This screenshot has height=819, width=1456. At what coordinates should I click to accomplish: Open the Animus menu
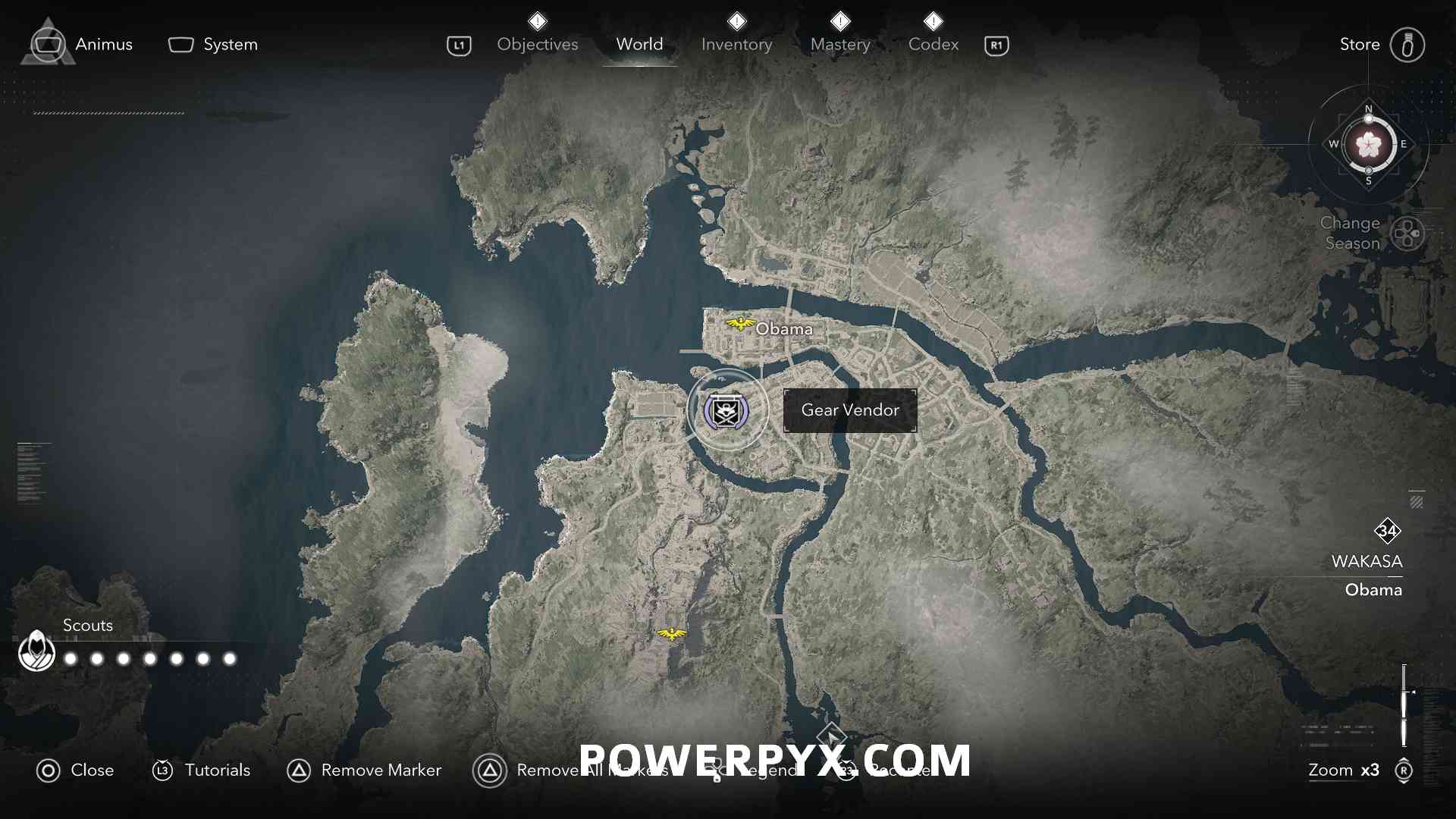(82, 45)
